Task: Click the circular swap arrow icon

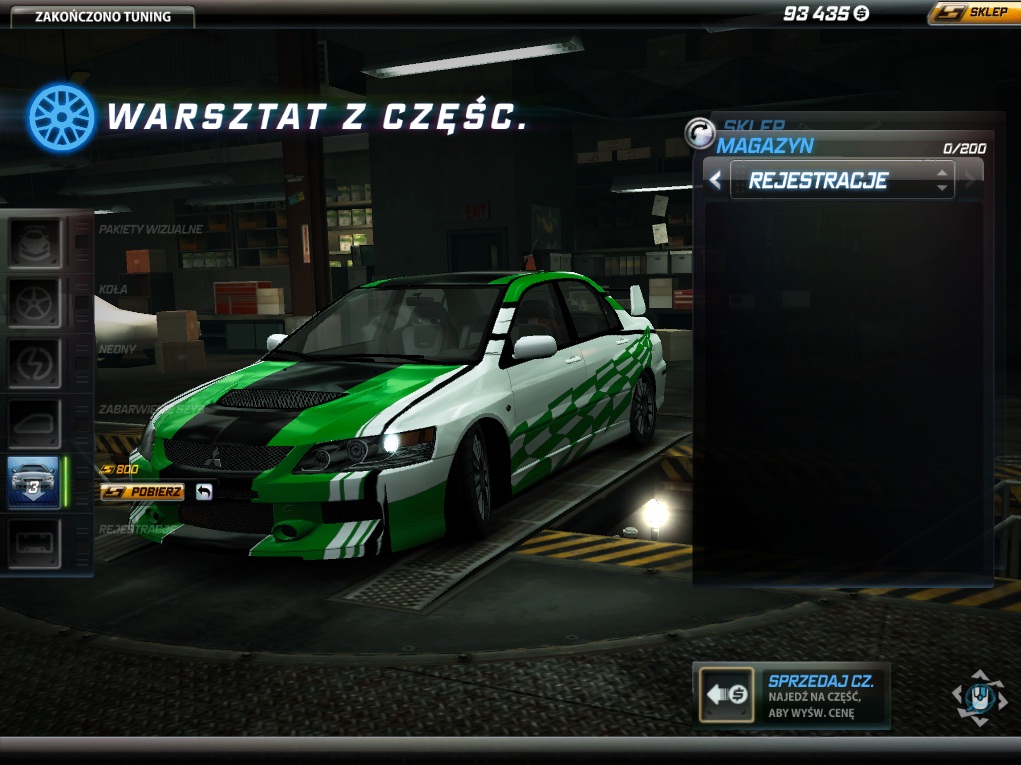Action: point(699,132)
